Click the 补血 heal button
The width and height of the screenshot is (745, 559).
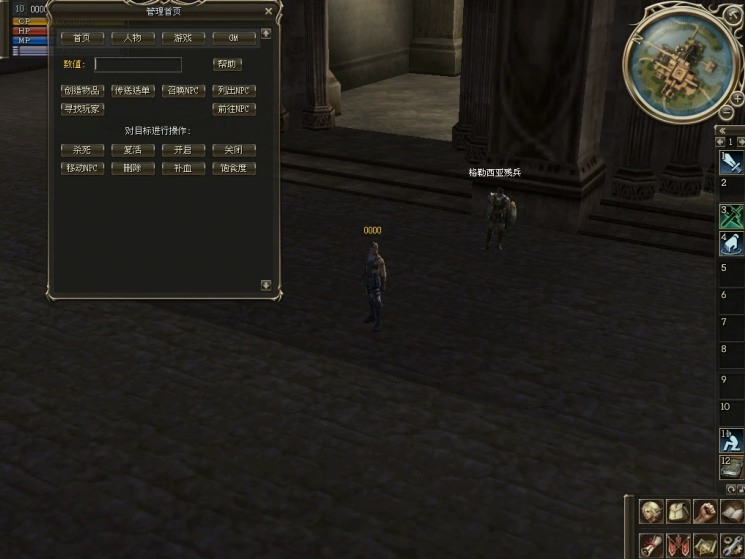pos(183,168)
